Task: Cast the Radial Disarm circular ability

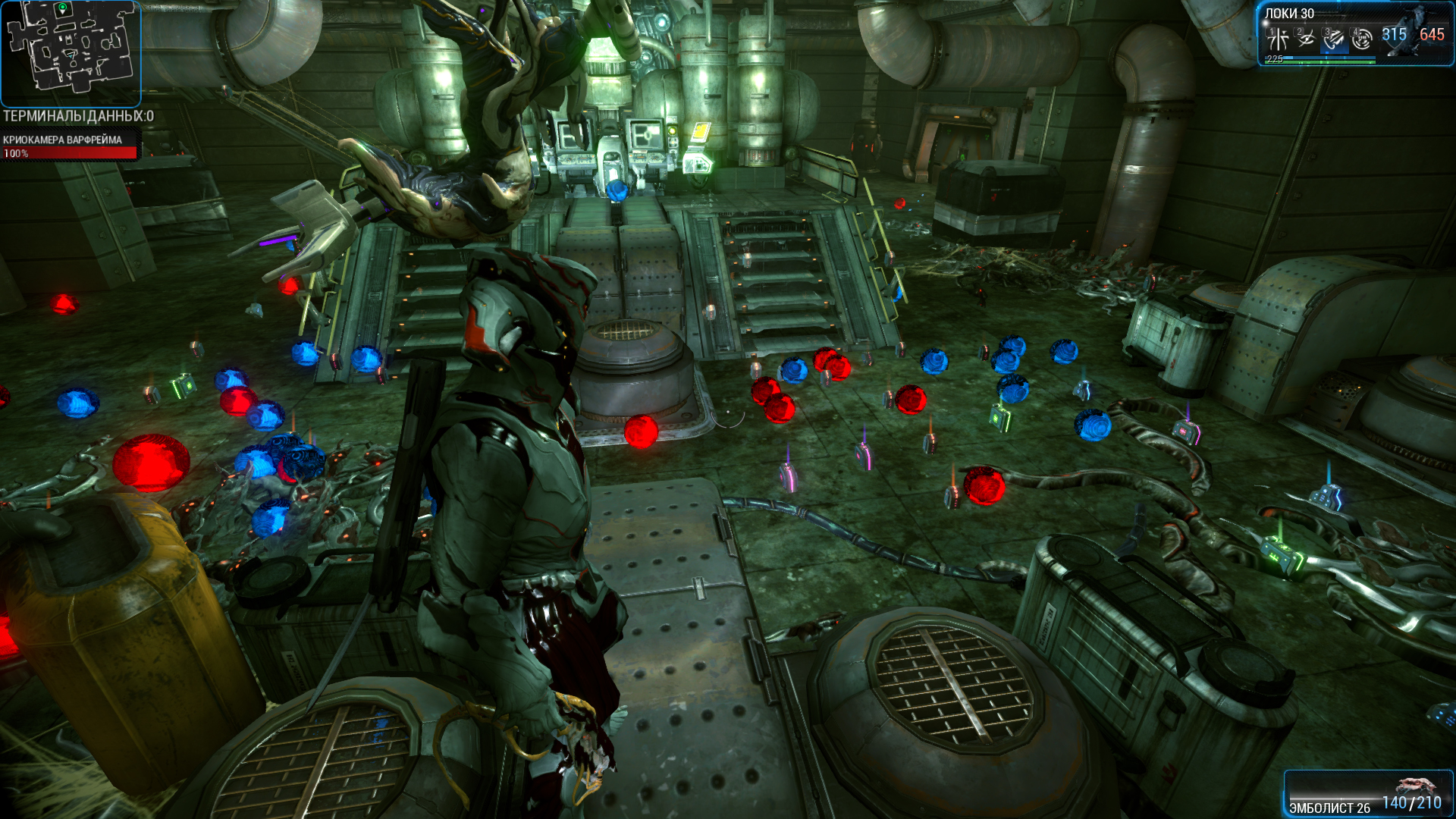Action: point(1362,38)
